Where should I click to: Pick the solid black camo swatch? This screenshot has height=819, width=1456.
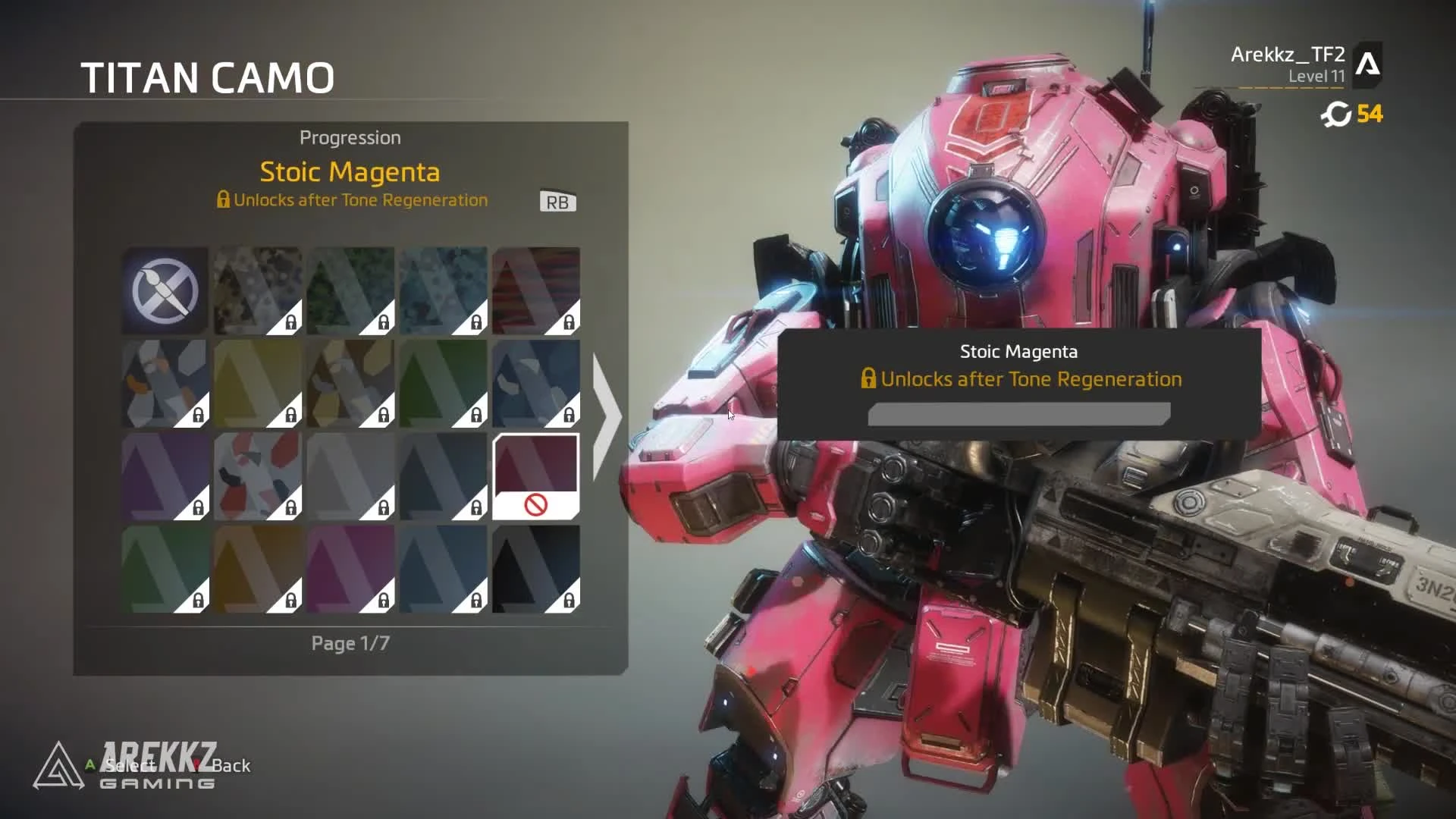tap(535, 569)
